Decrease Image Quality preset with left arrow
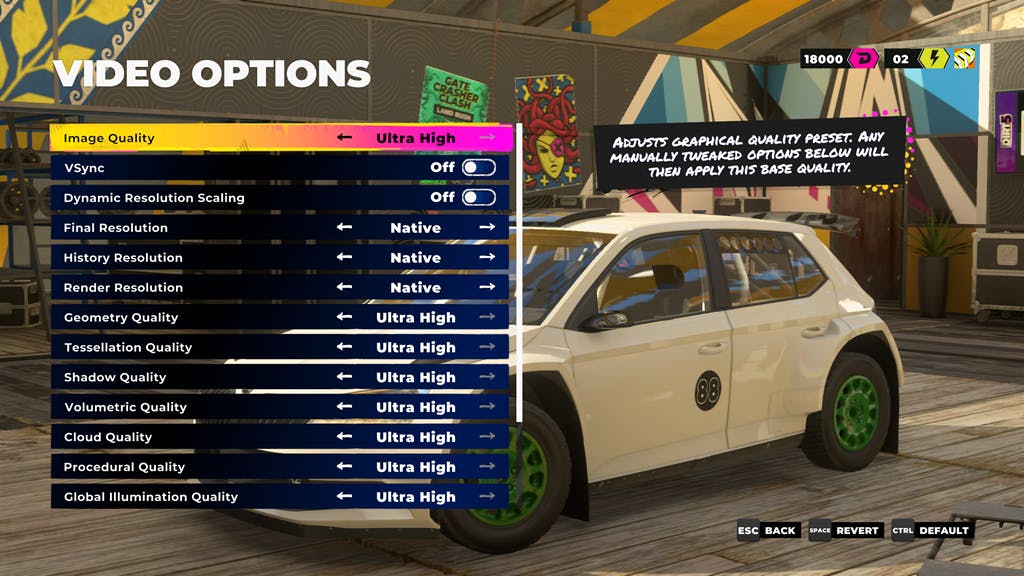 (344, 138)
